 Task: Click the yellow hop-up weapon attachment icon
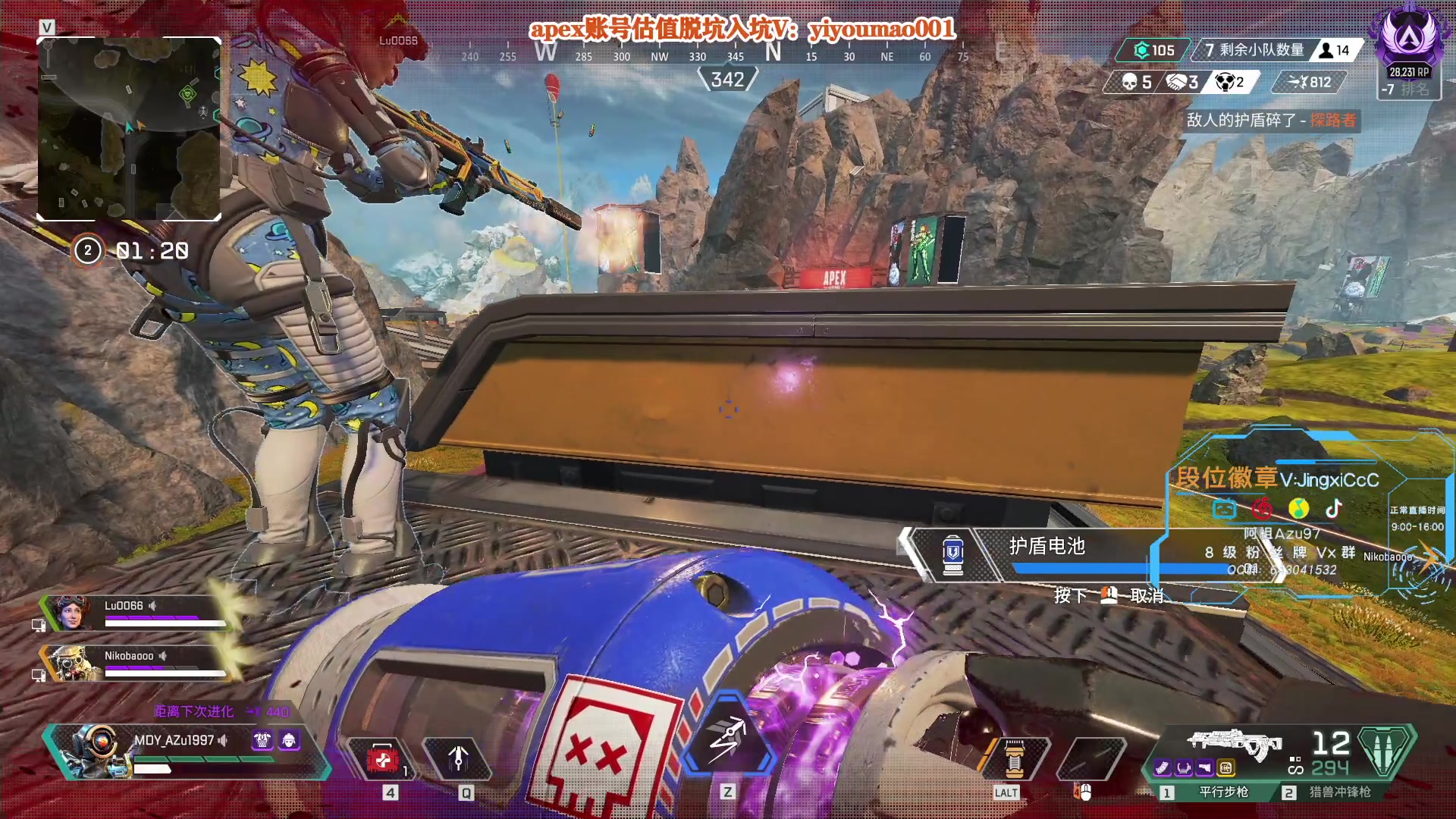point(1225,768)
